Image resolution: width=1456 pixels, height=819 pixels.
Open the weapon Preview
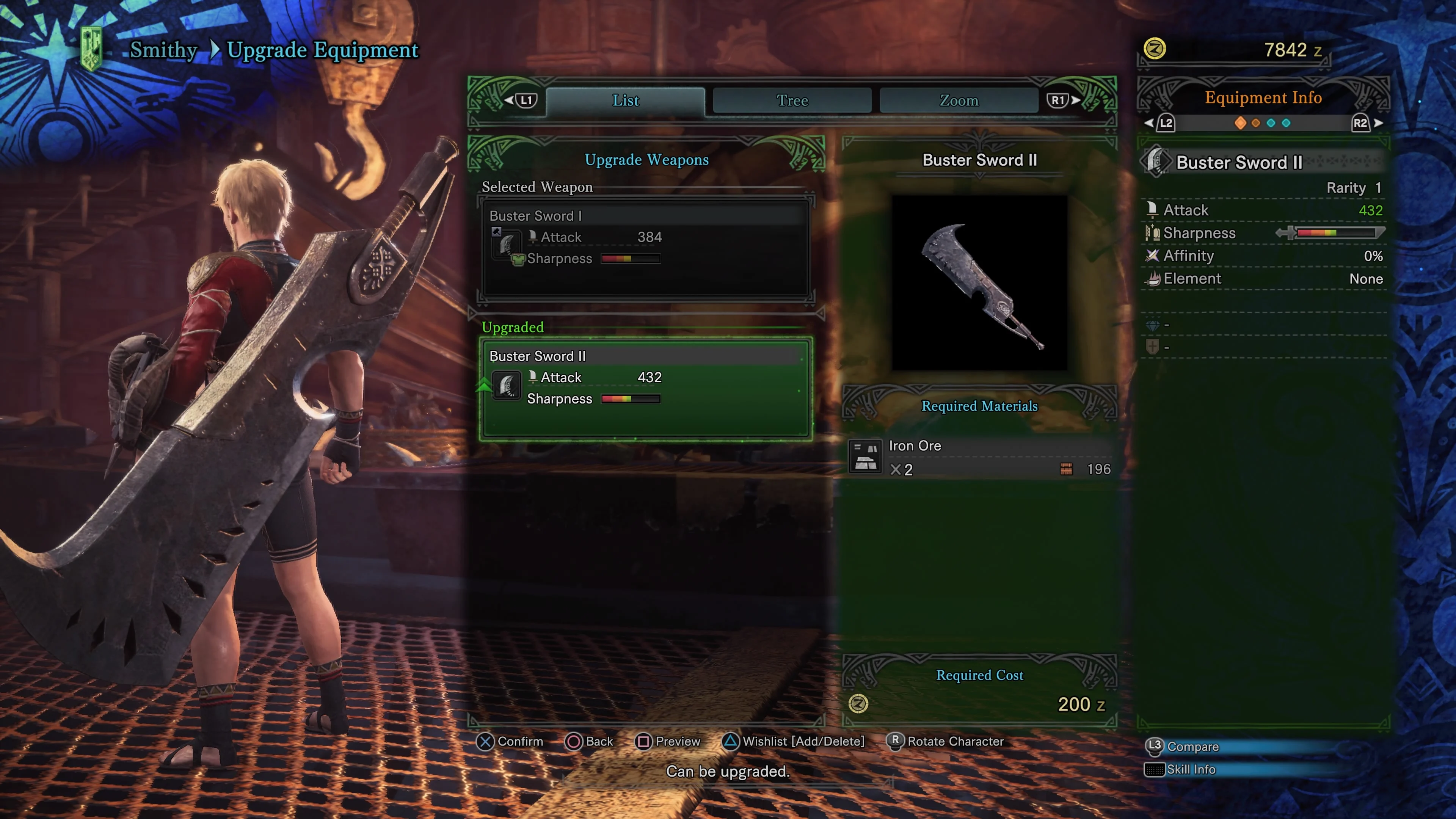pyautogui.click(x=668, y=742)
